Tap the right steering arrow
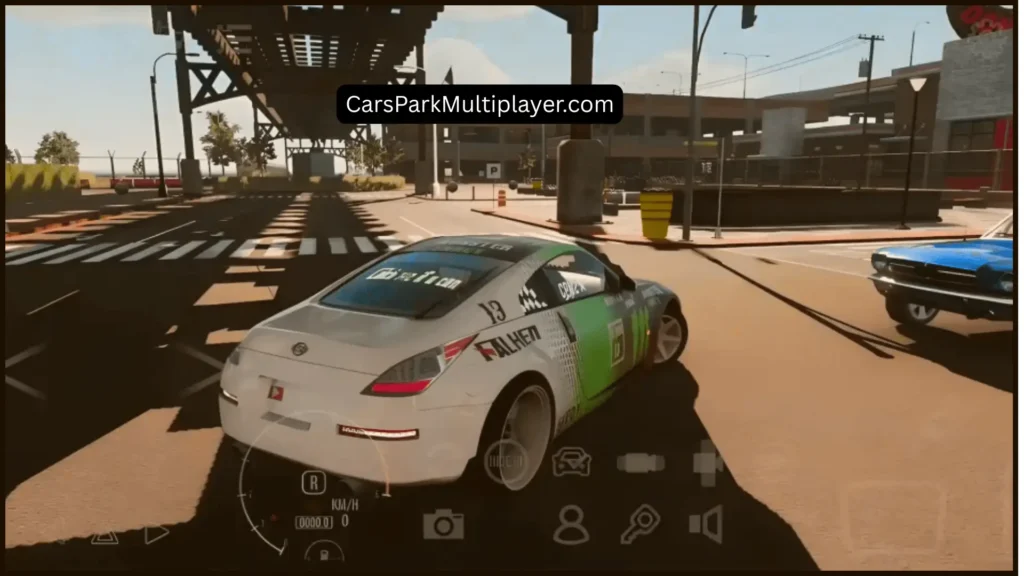 coord(156,534)
